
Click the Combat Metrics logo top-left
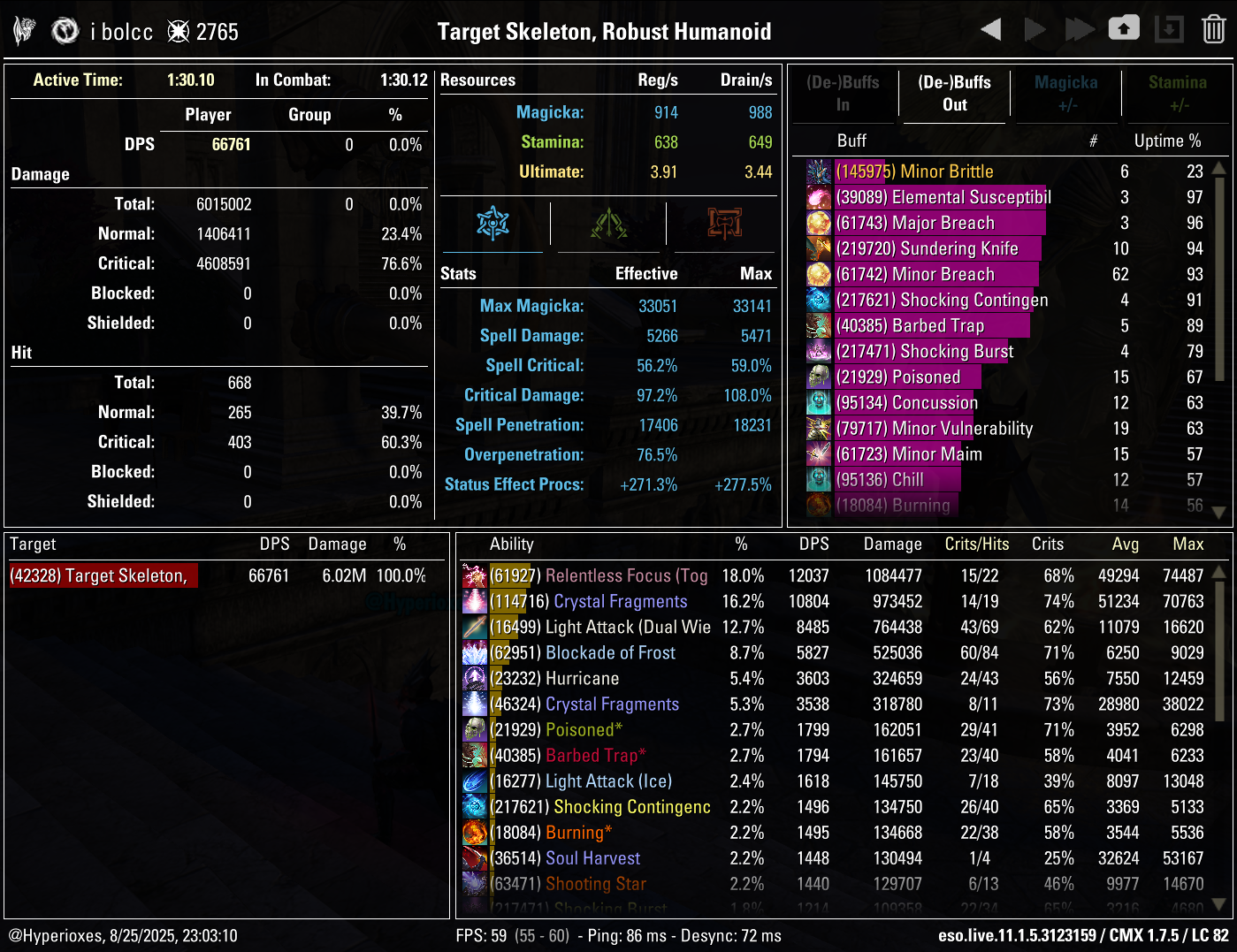pos(24,28)
